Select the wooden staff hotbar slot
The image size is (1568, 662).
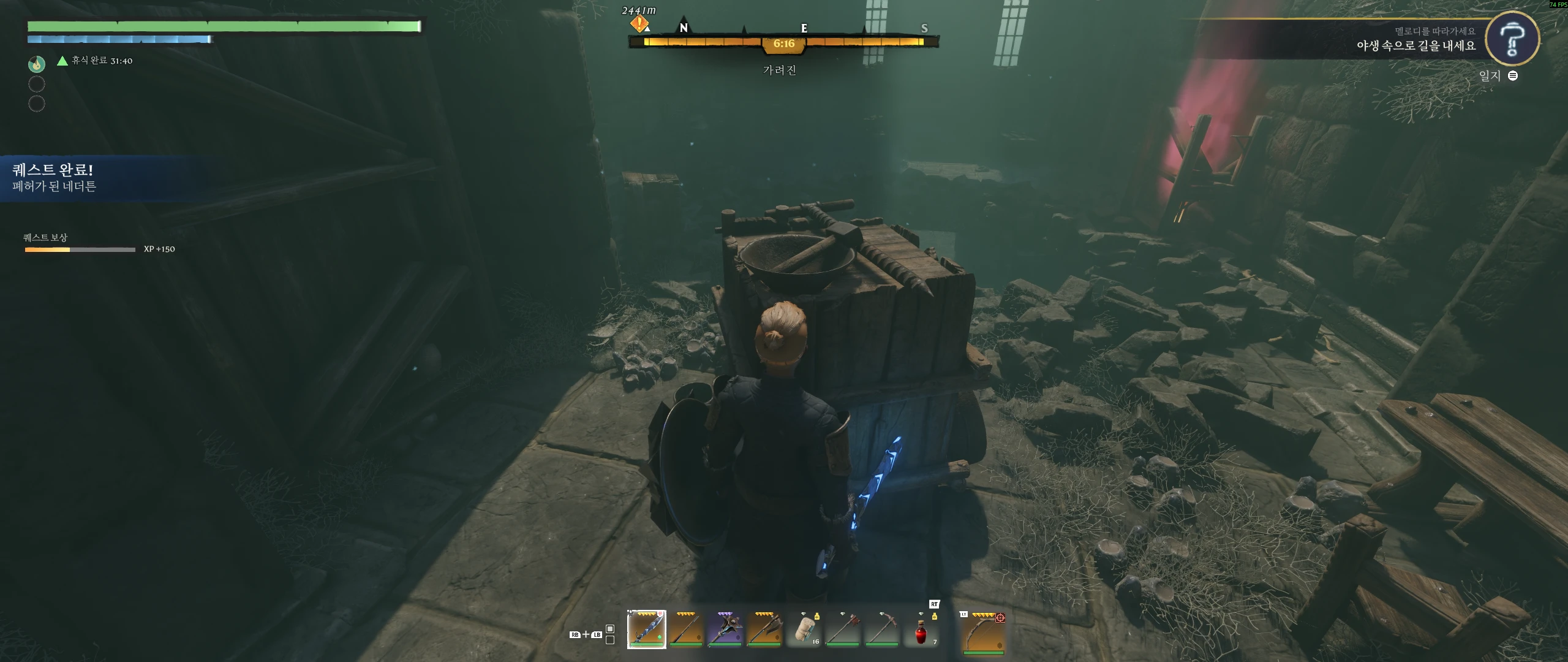coord(685,629)
